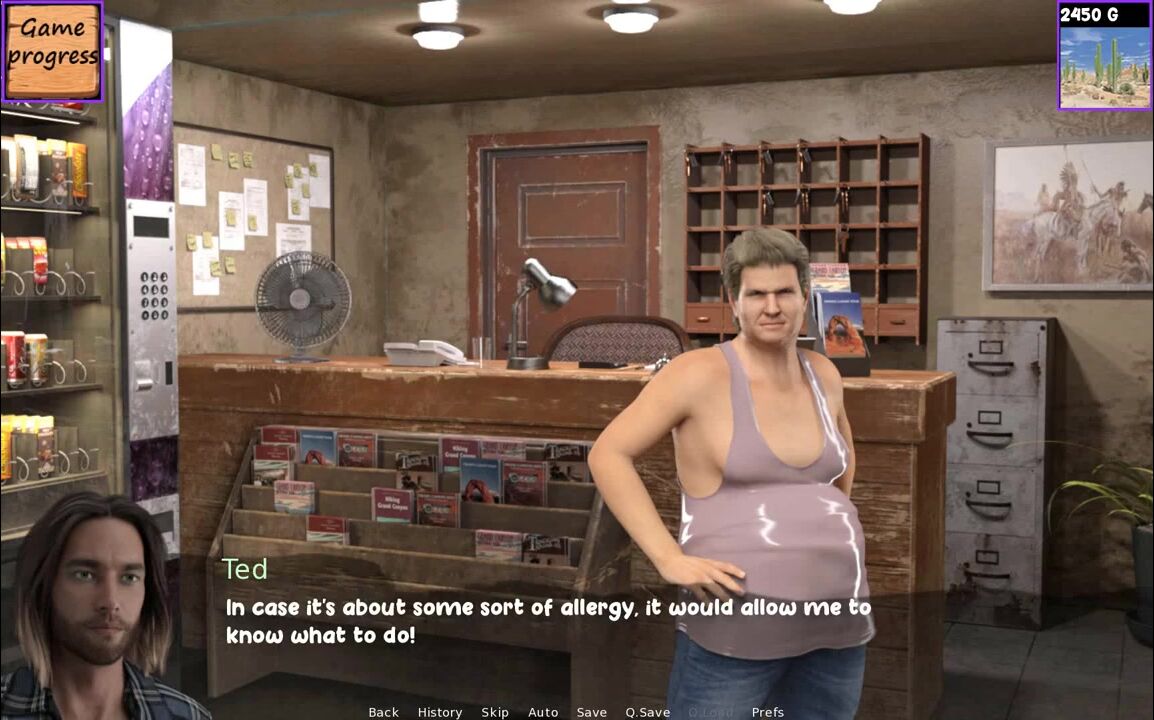Open the Save menu

coord(592,712)
